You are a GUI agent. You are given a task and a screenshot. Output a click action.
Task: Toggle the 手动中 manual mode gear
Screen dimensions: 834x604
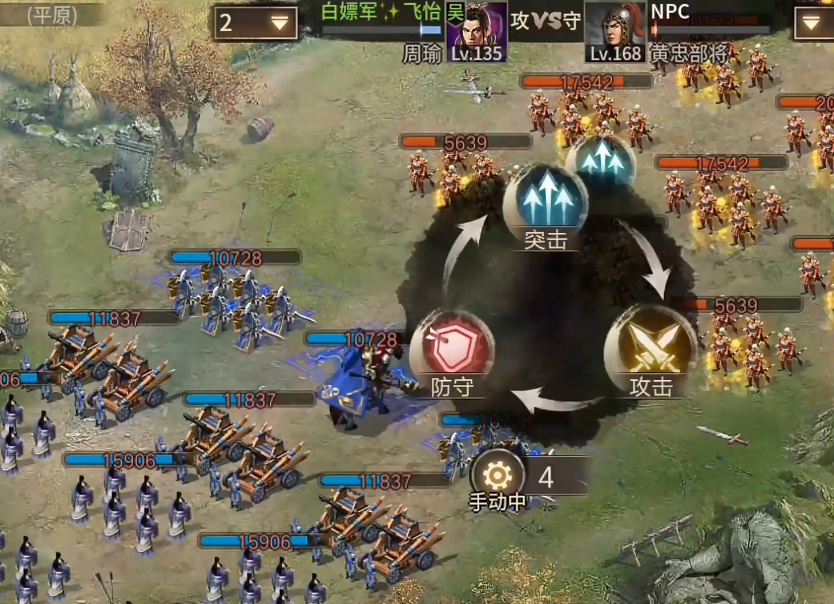[x=497, y=477]
